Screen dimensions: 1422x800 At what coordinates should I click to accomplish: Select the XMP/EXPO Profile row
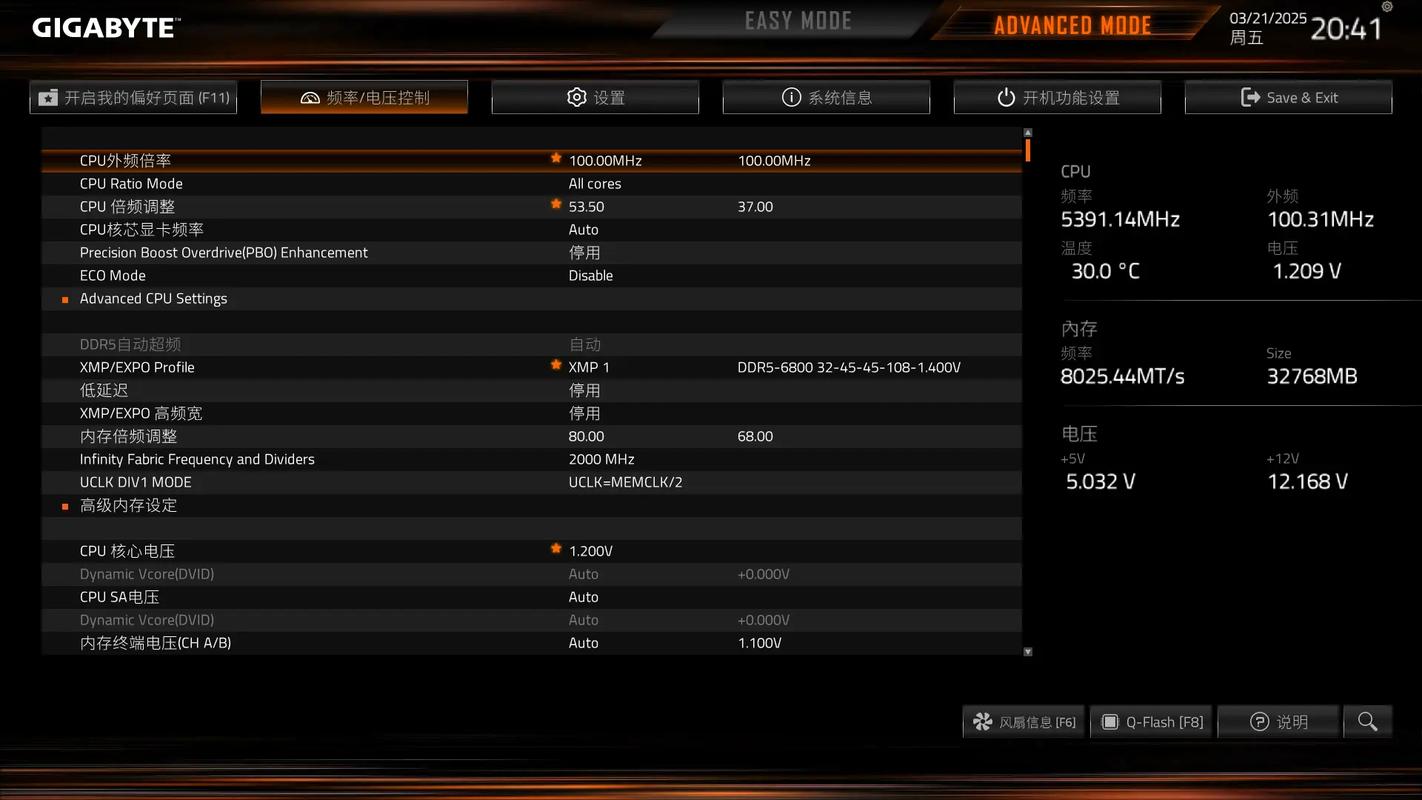(x=137, y=367)
